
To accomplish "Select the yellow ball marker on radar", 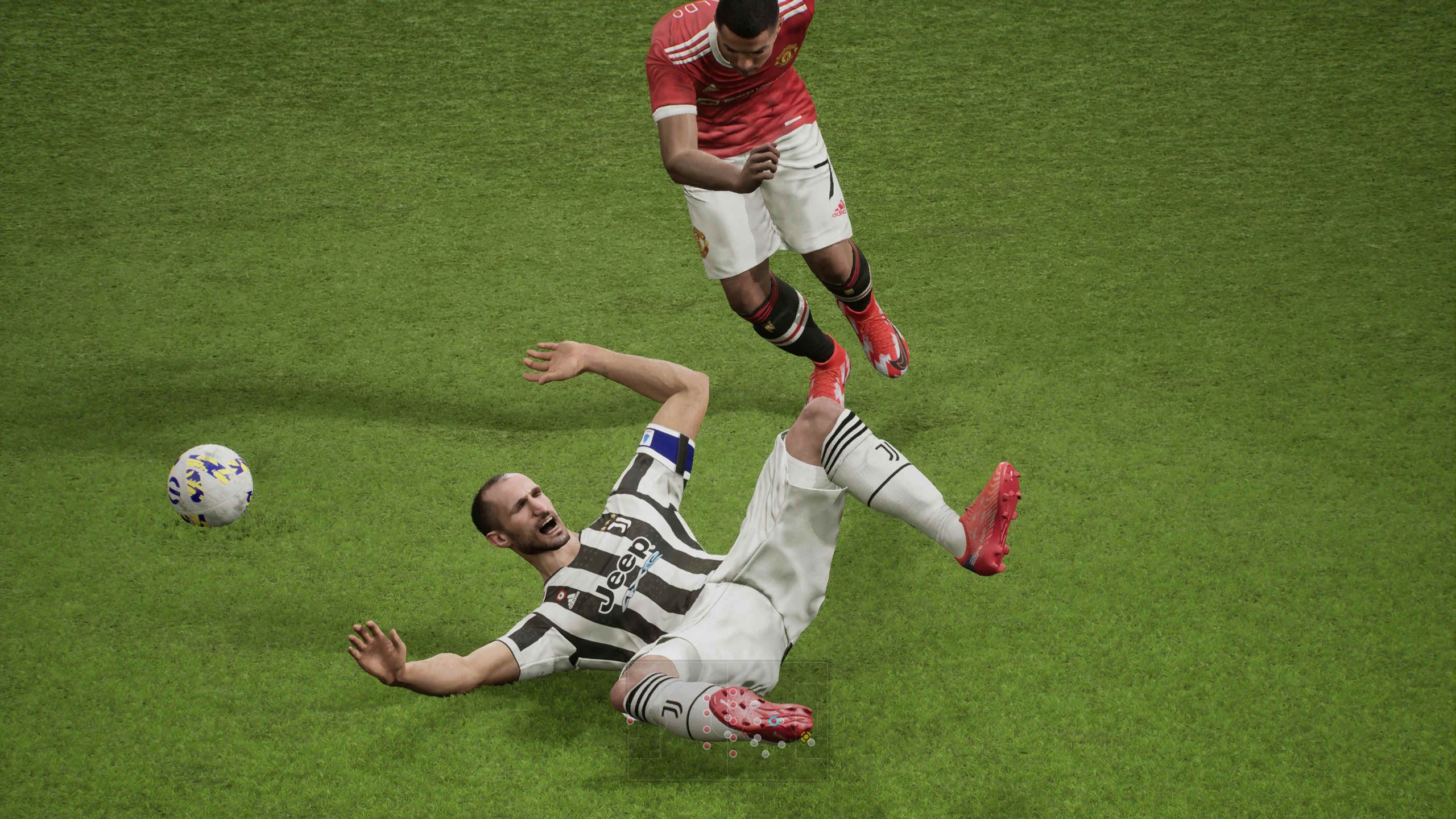I will click(805, 737).
